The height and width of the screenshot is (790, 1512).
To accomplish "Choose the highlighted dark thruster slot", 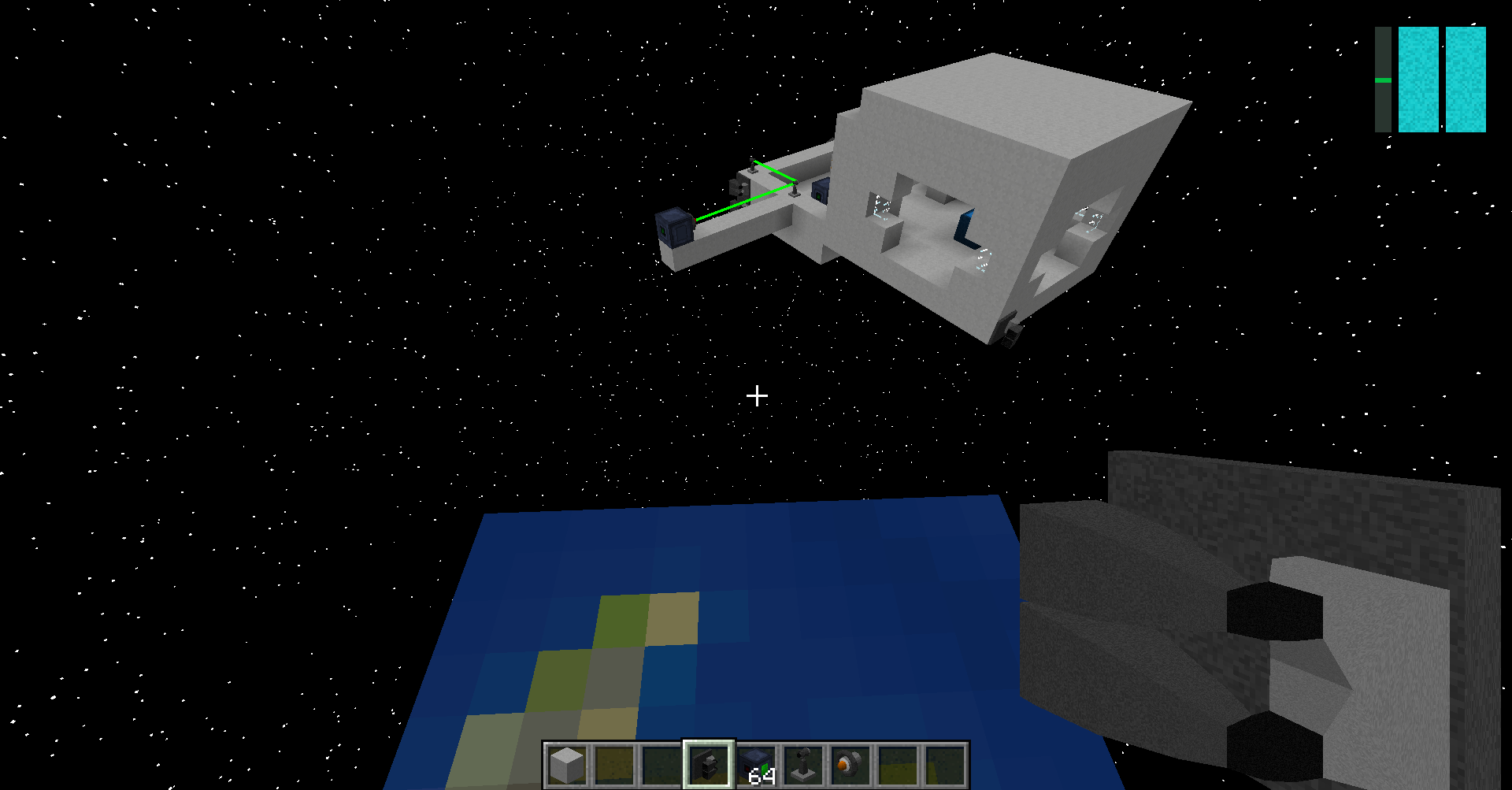I will (709, 765).
